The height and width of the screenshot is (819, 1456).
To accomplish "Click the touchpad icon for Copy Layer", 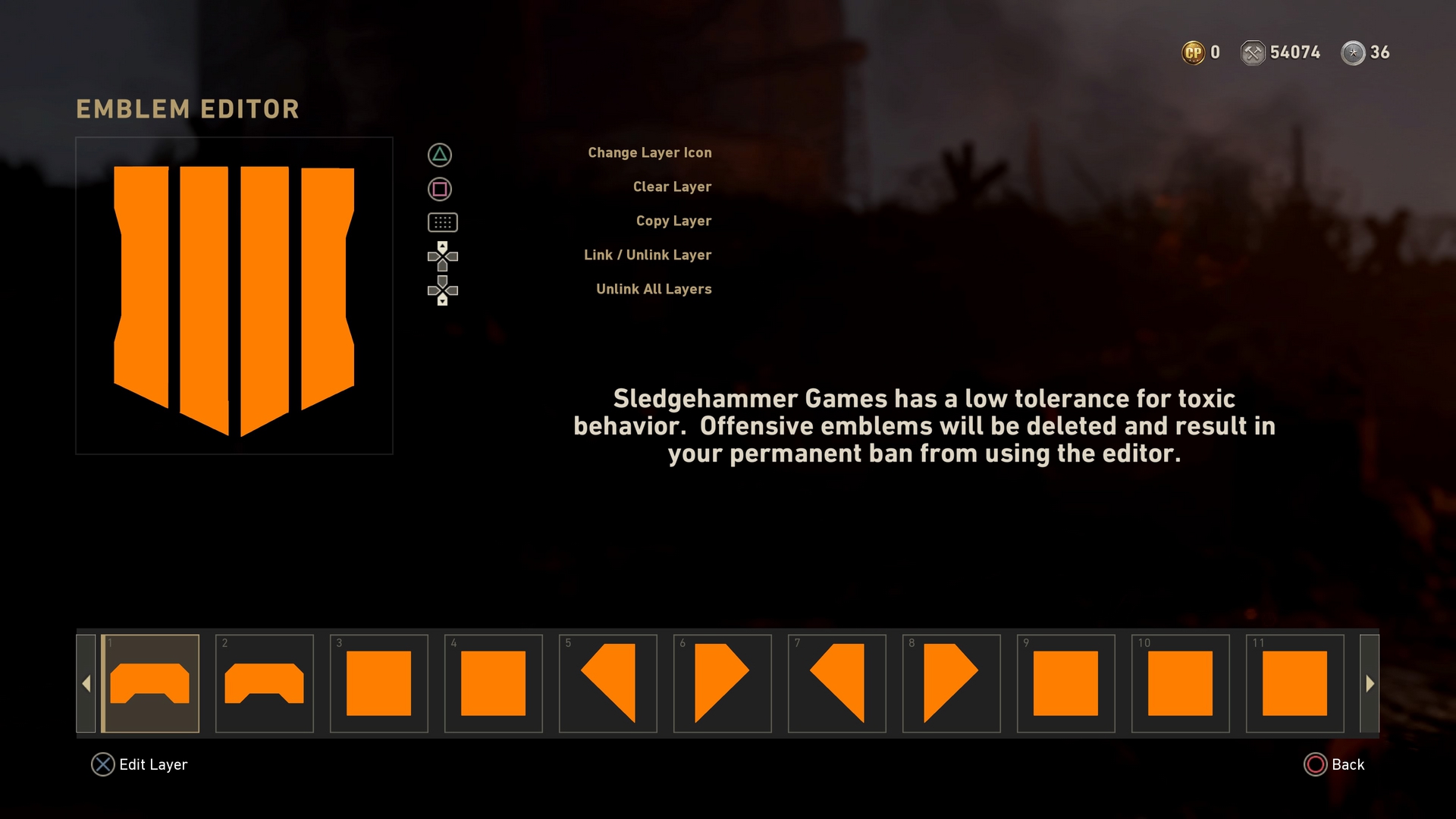I will coord(443,222).
